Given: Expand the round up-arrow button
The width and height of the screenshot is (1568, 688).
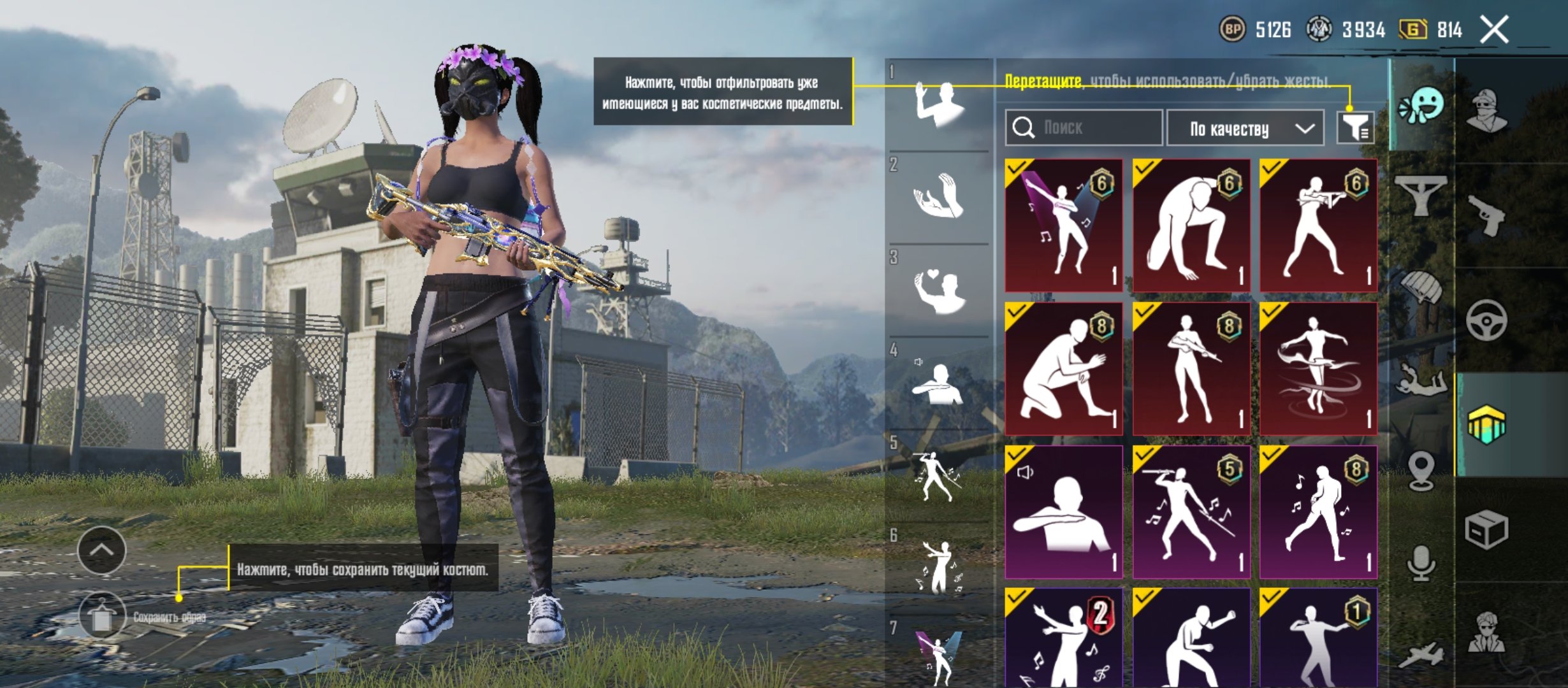Looking at the screenshot, I should [x=101, y=550].
